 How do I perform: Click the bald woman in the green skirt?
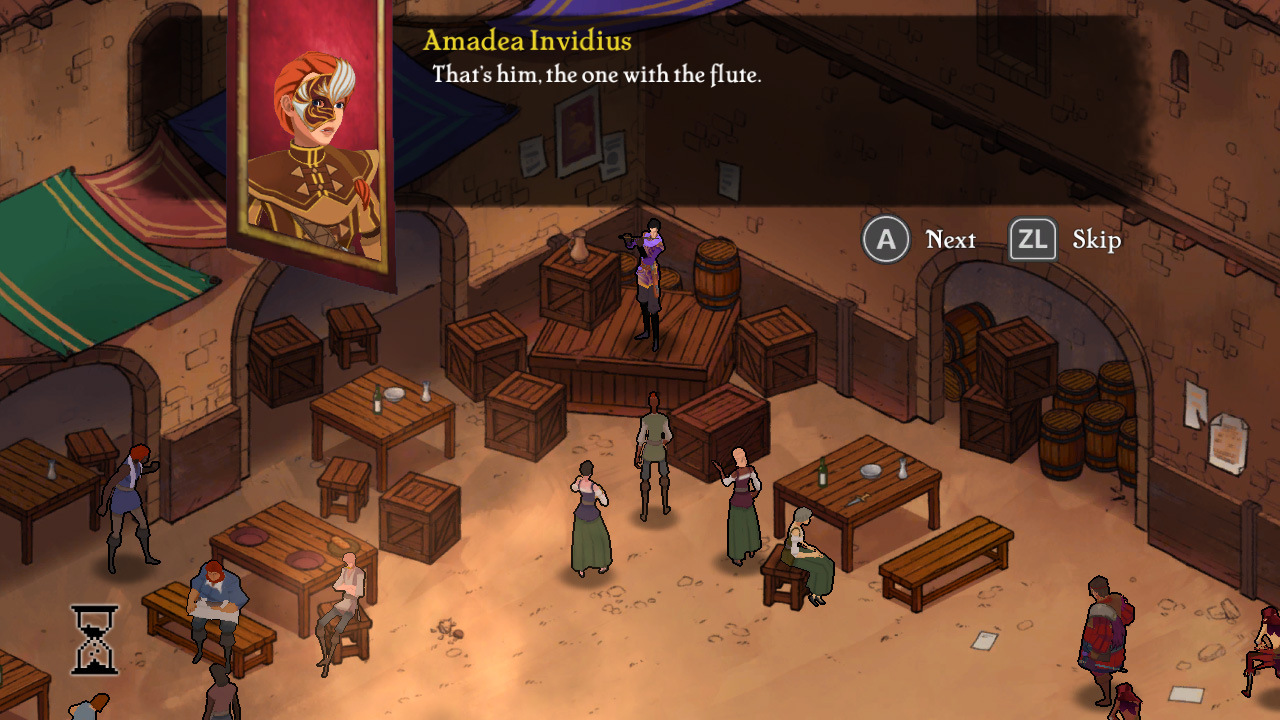[x=740, y=510]
